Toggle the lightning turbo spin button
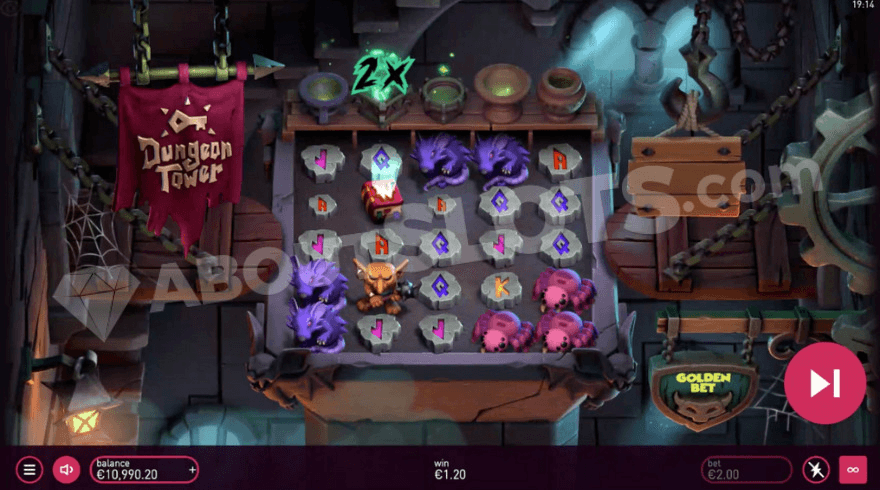Viewport: 880px width, 490px height. [x=816, y=469]
